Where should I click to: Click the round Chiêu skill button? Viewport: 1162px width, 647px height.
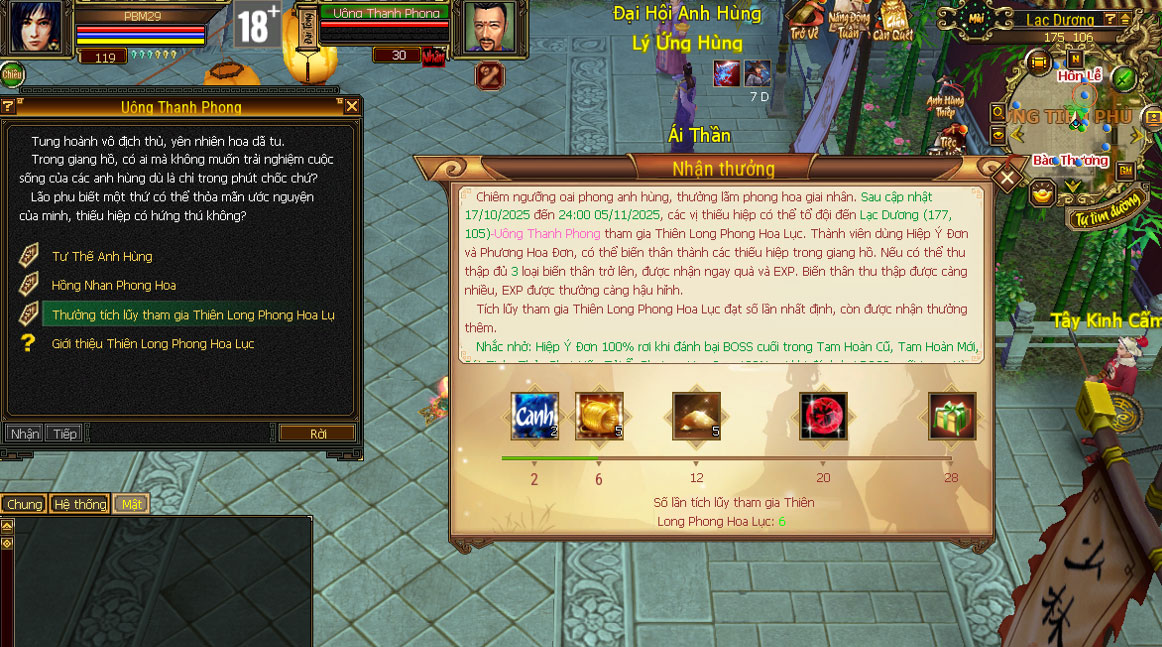coord(12,74)
